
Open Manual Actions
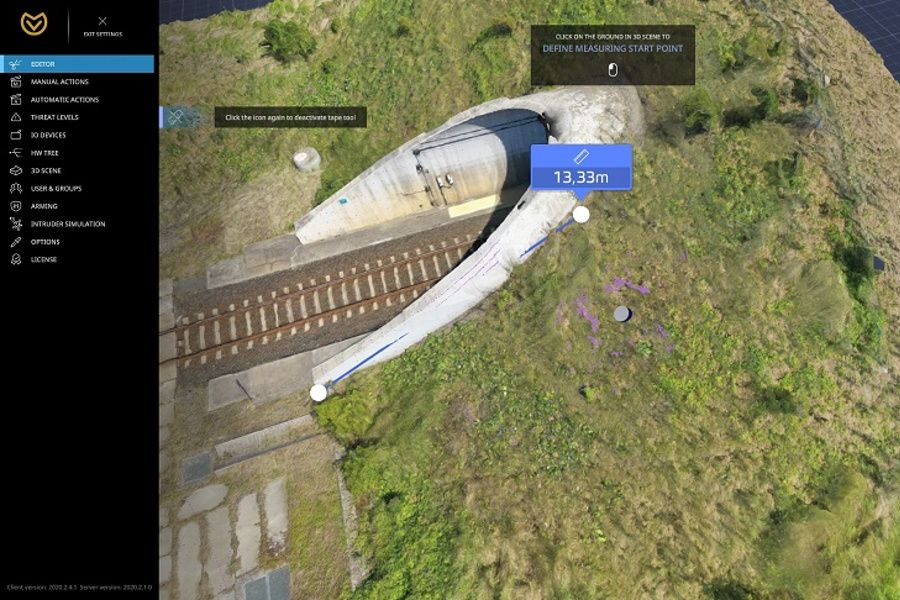click(x=59, y=82)
